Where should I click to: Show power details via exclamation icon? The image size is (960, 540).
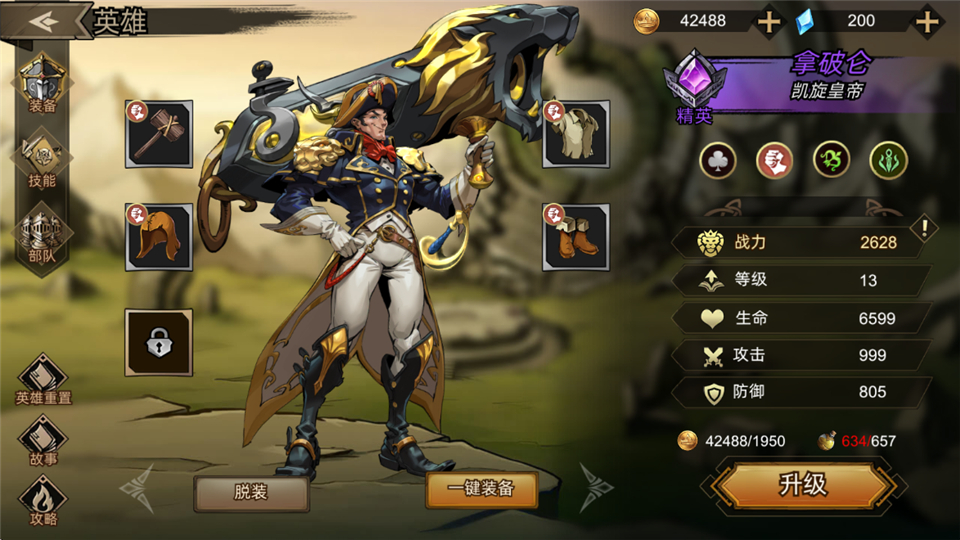tap(926, 229)
